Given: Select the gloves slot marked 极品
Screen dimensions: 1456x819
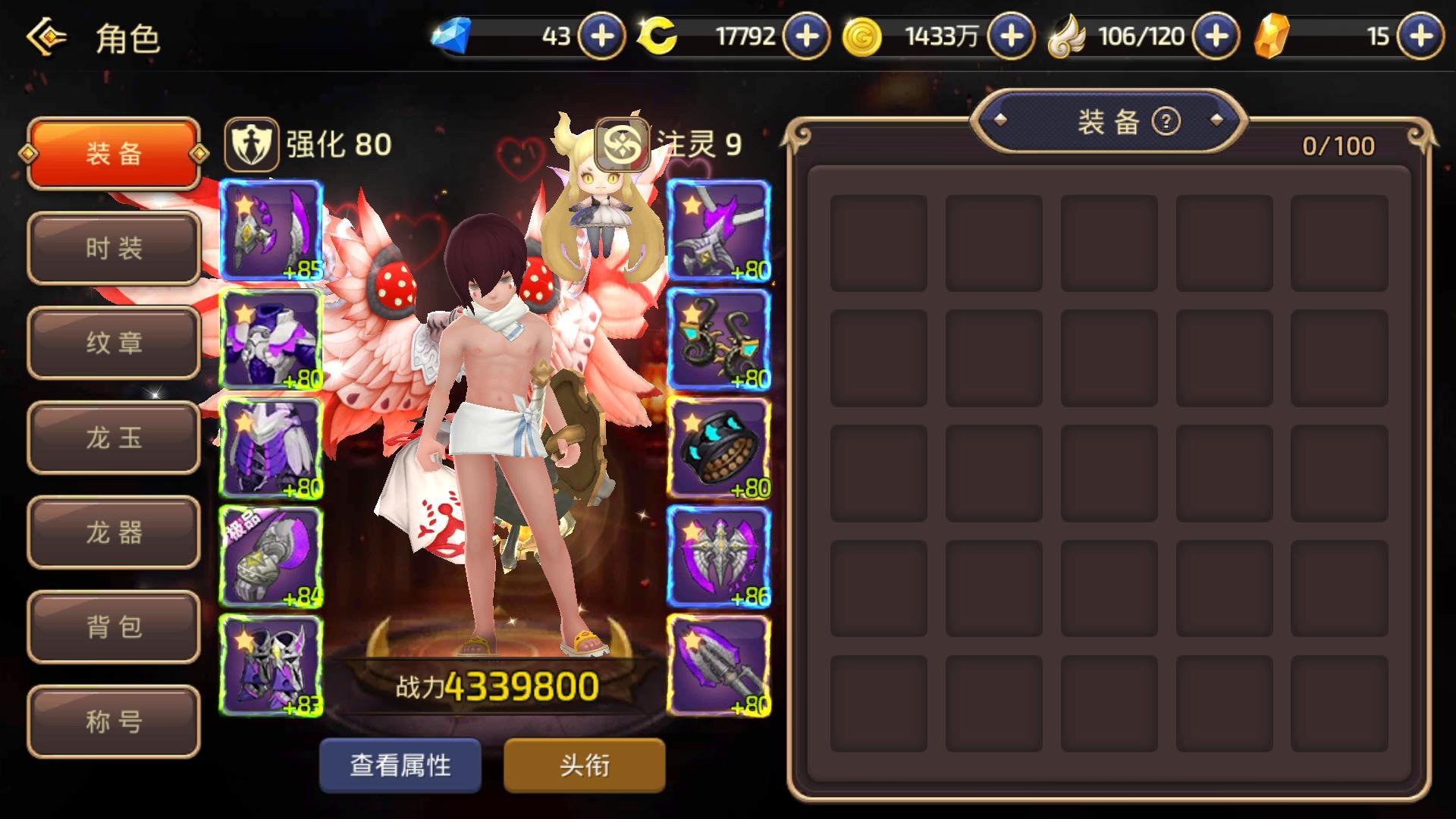Looking at the screenshot, I should [x=271, y=557].
